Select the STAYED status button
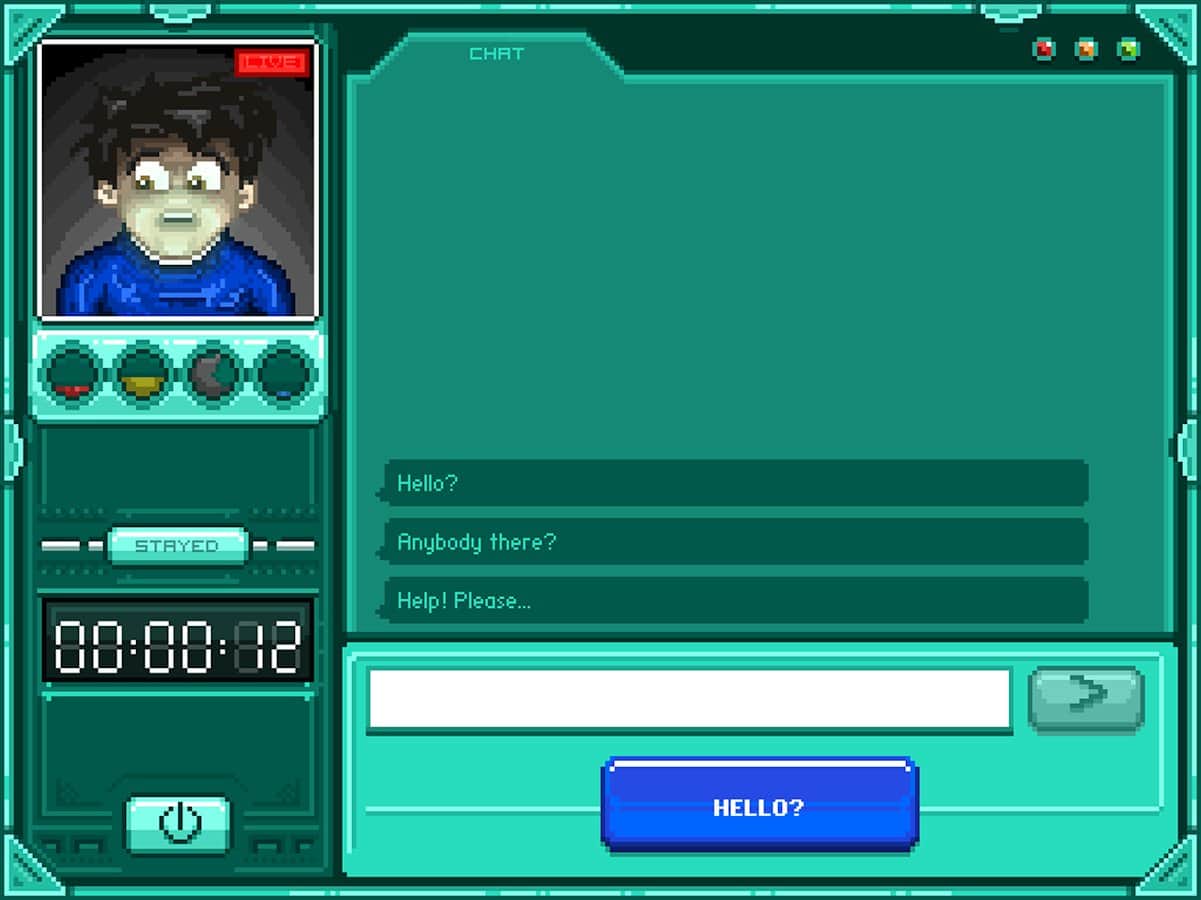Screen dimensions: 1201x900 point(177,546)
